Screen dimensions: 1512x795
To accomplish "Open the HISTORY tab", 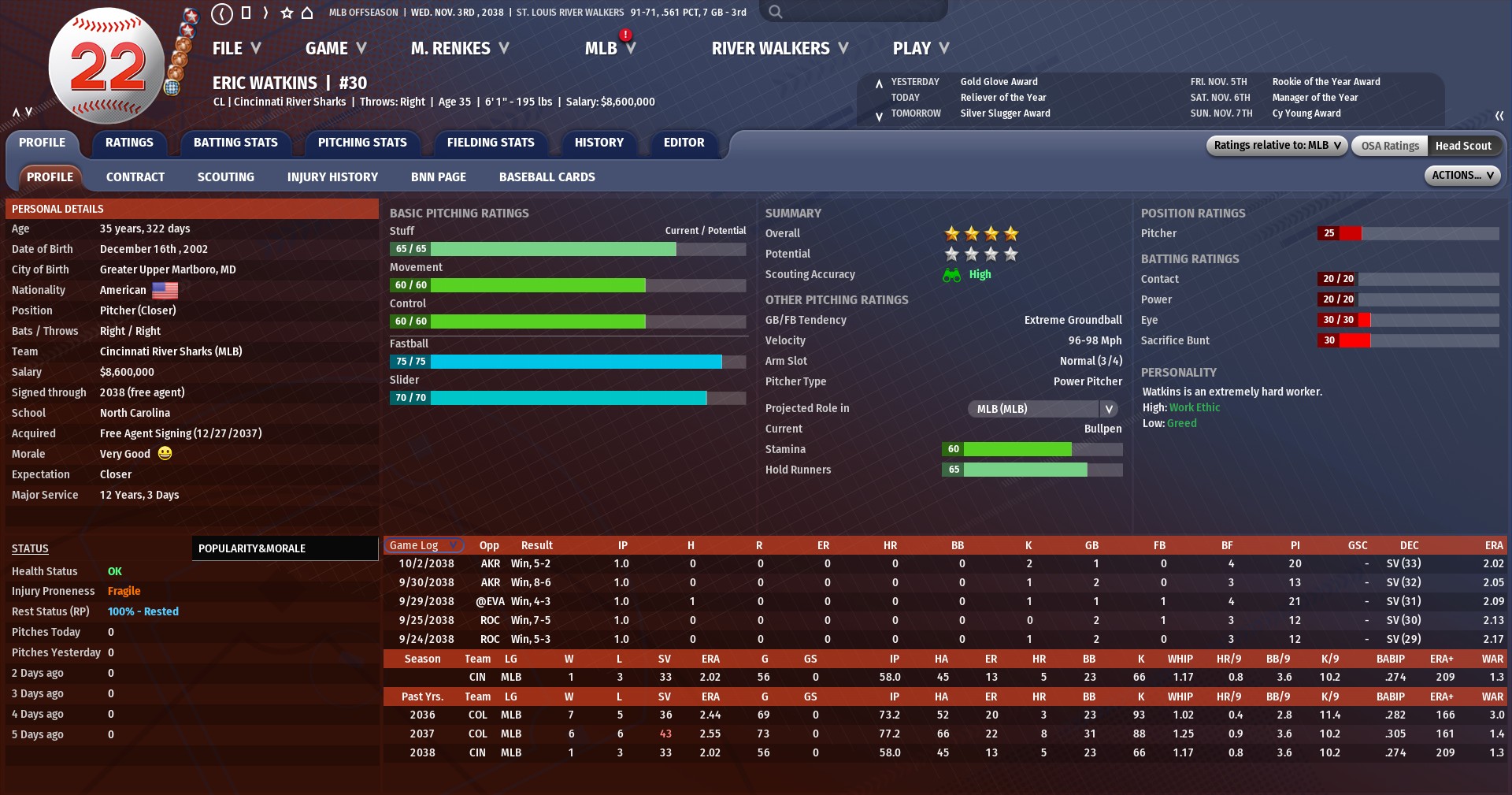I will click(x=598, y=143).
